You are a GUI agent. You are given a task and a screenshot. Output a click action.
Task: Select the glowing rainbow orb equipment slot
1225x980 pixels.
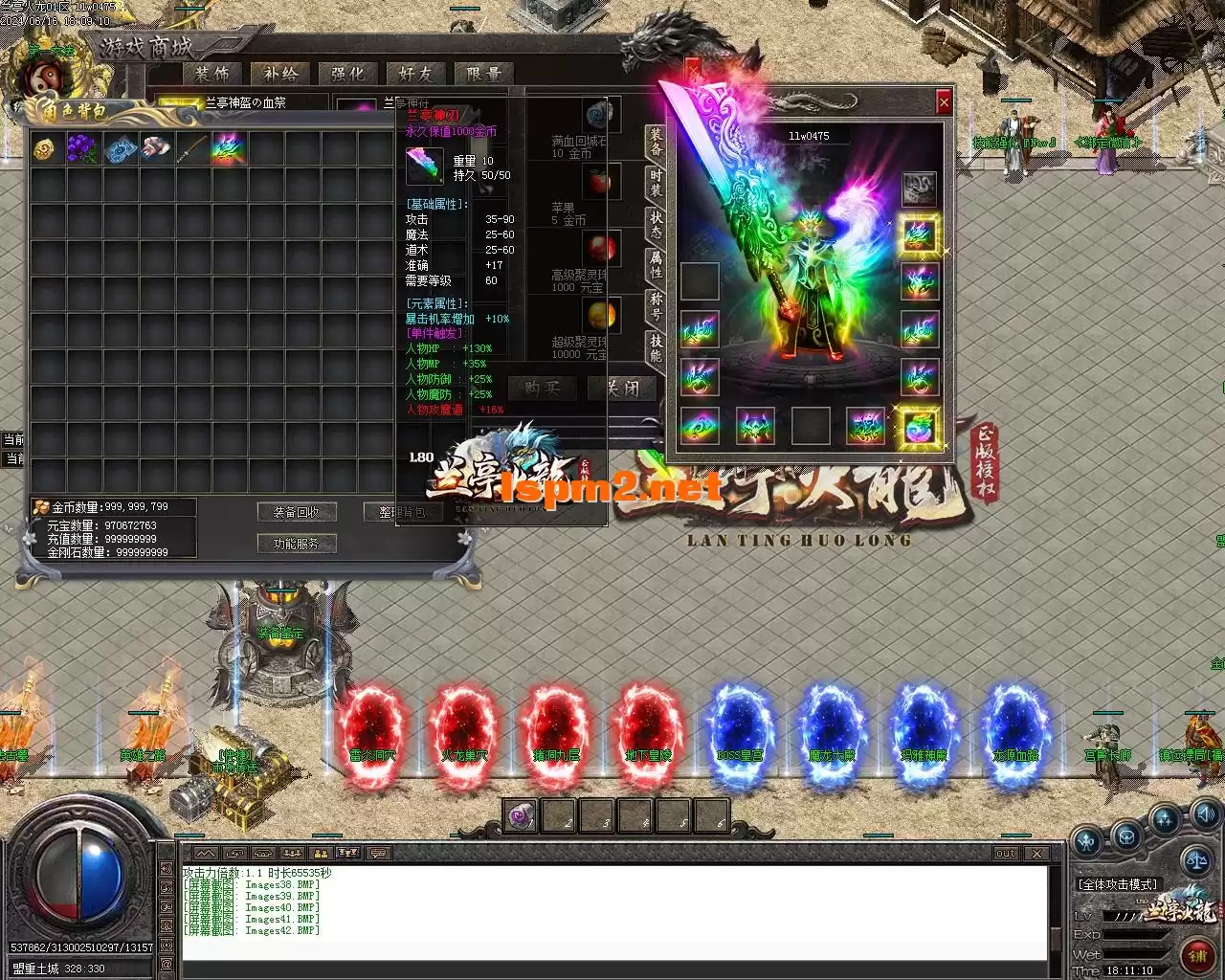click(920, 427)
